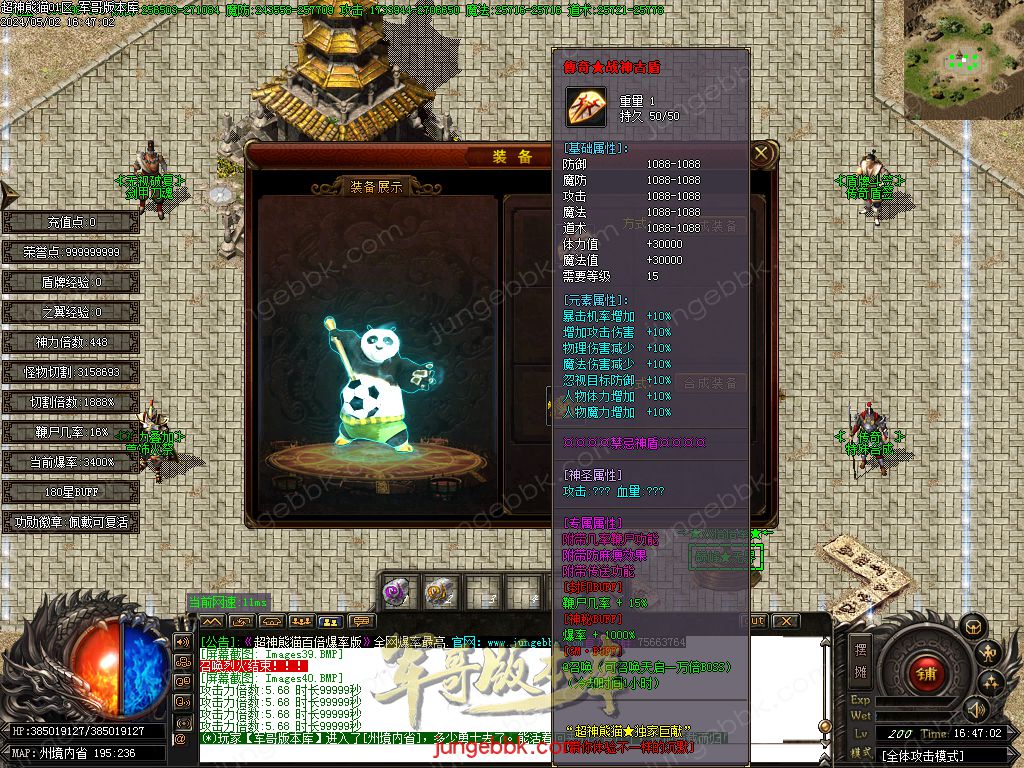Click the chat channel speaker icon
Screen dimensions: 1024x768
[182, 641]
